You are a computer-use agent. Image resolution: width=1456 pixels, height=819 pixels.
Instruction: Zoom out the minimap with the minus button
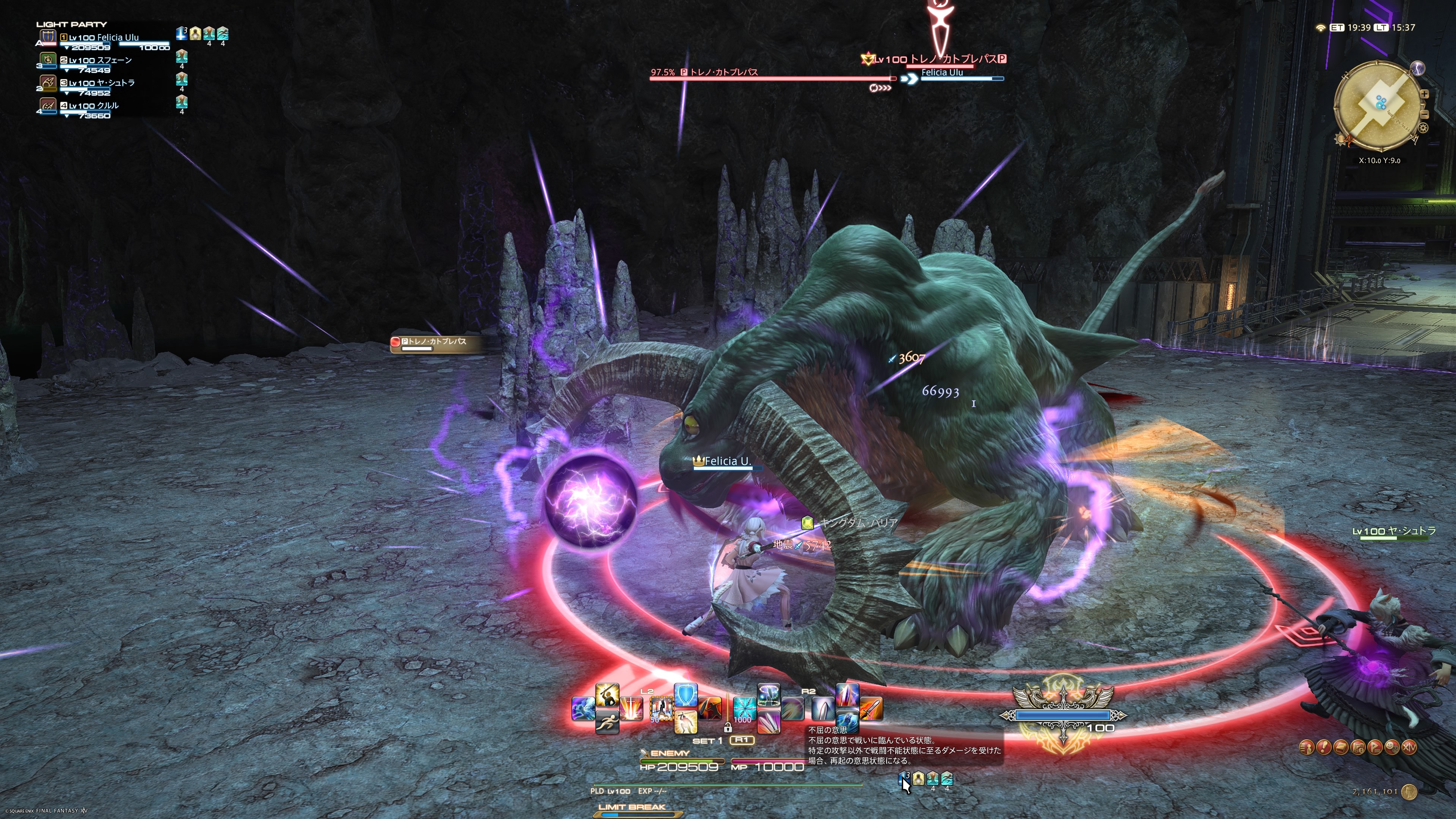point(1425,115)
